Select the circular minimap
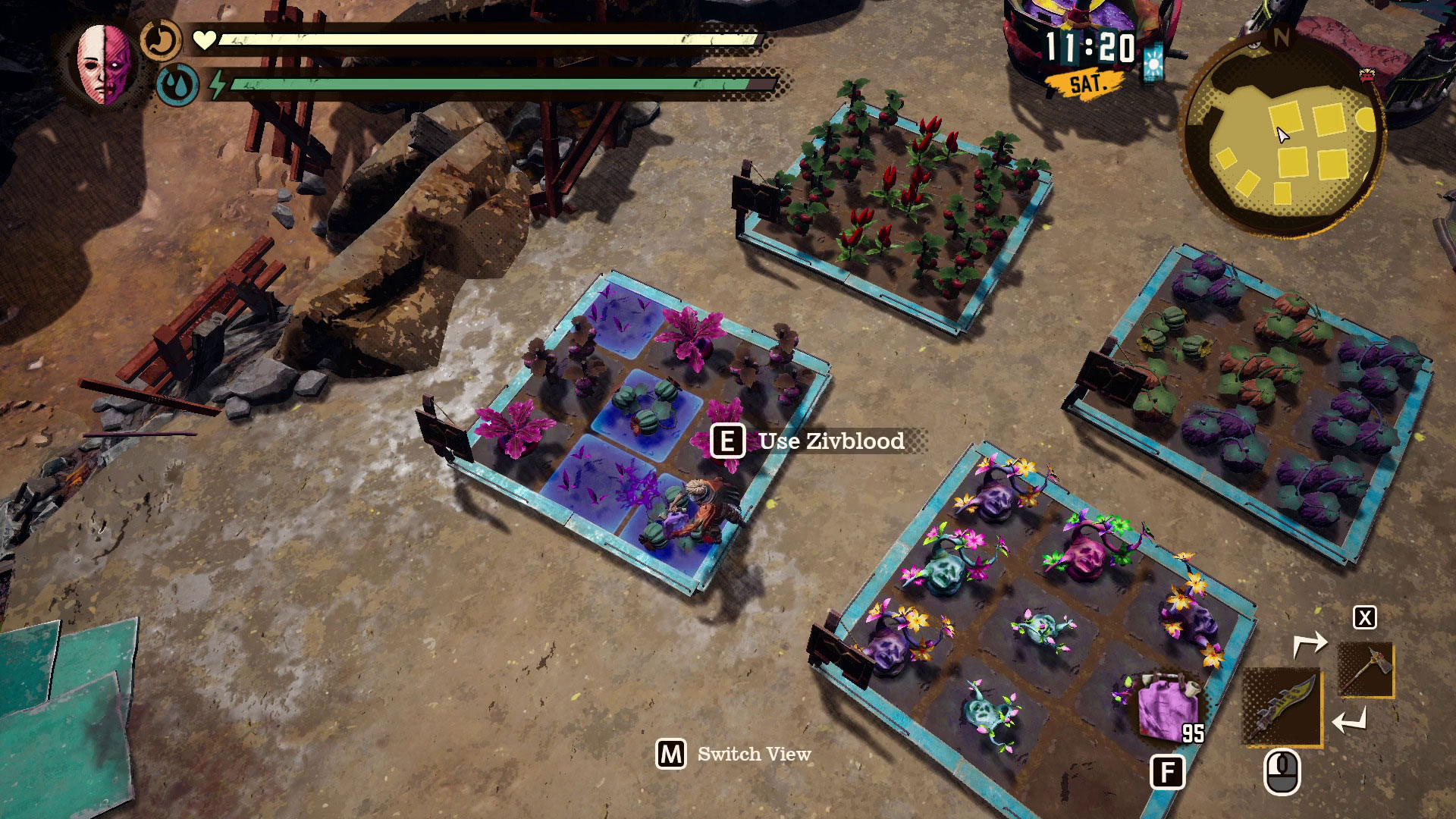The height and width of the screenshot is (819, 1456). [x=1282, y=137]
